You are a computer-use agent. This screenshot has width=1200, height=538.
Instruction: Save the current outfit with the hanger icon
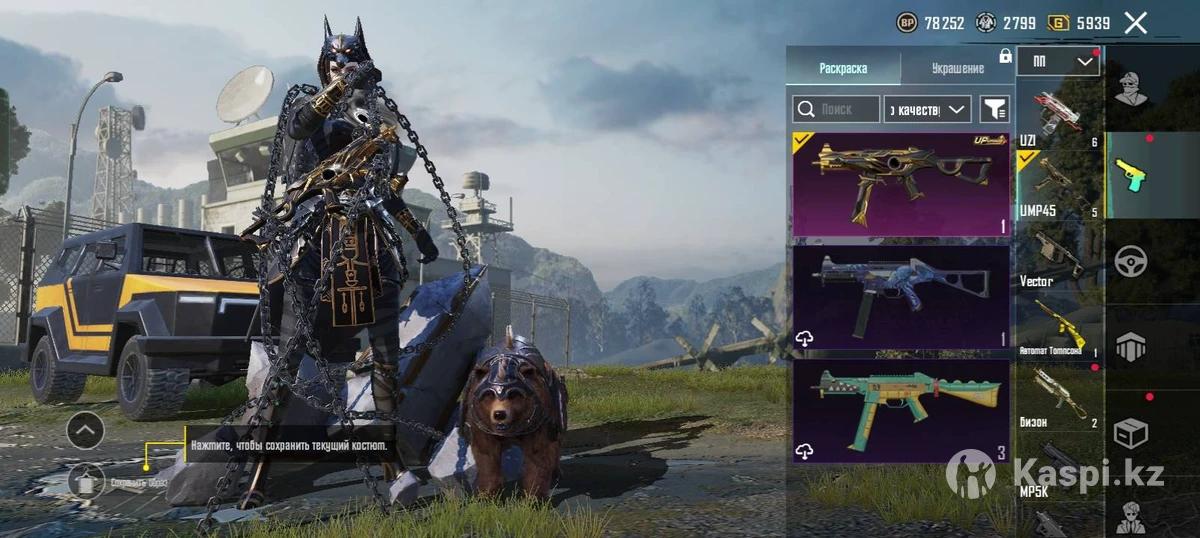86,481
